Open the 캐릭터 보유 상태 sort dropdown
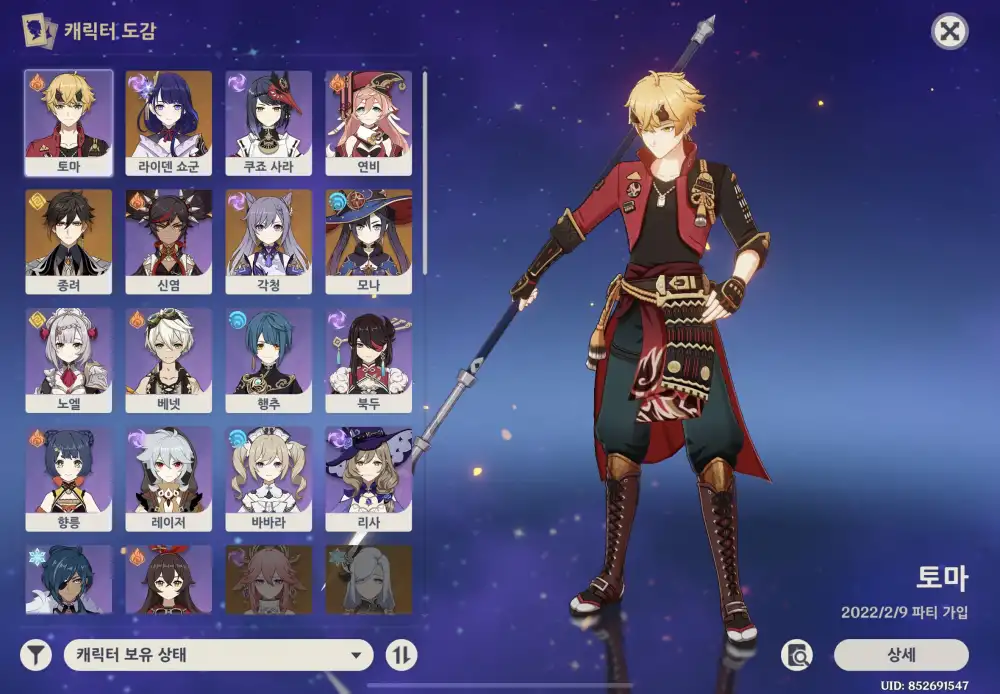This screenshot has width=1000, height=694. point(218,656)
